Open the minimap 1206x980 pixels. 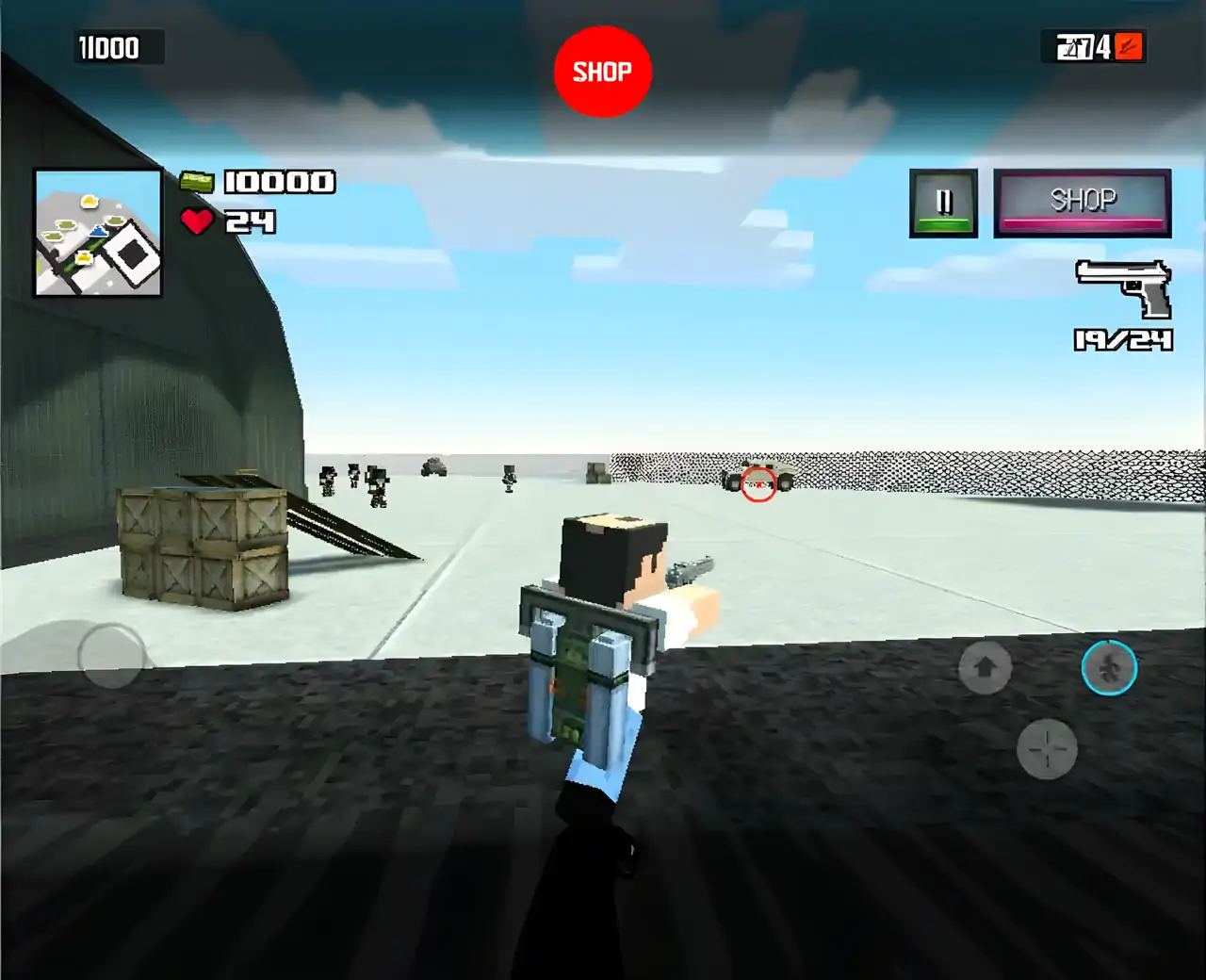98,233
